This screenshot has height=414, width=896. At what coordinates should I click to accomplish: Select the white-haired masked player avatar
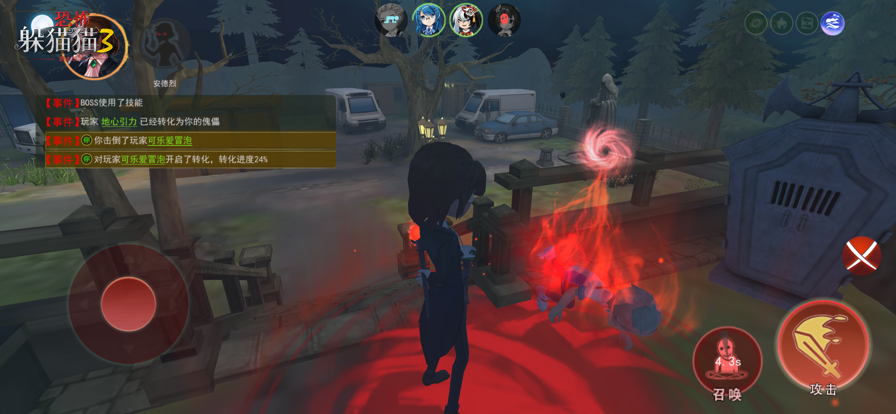(466, 20)
